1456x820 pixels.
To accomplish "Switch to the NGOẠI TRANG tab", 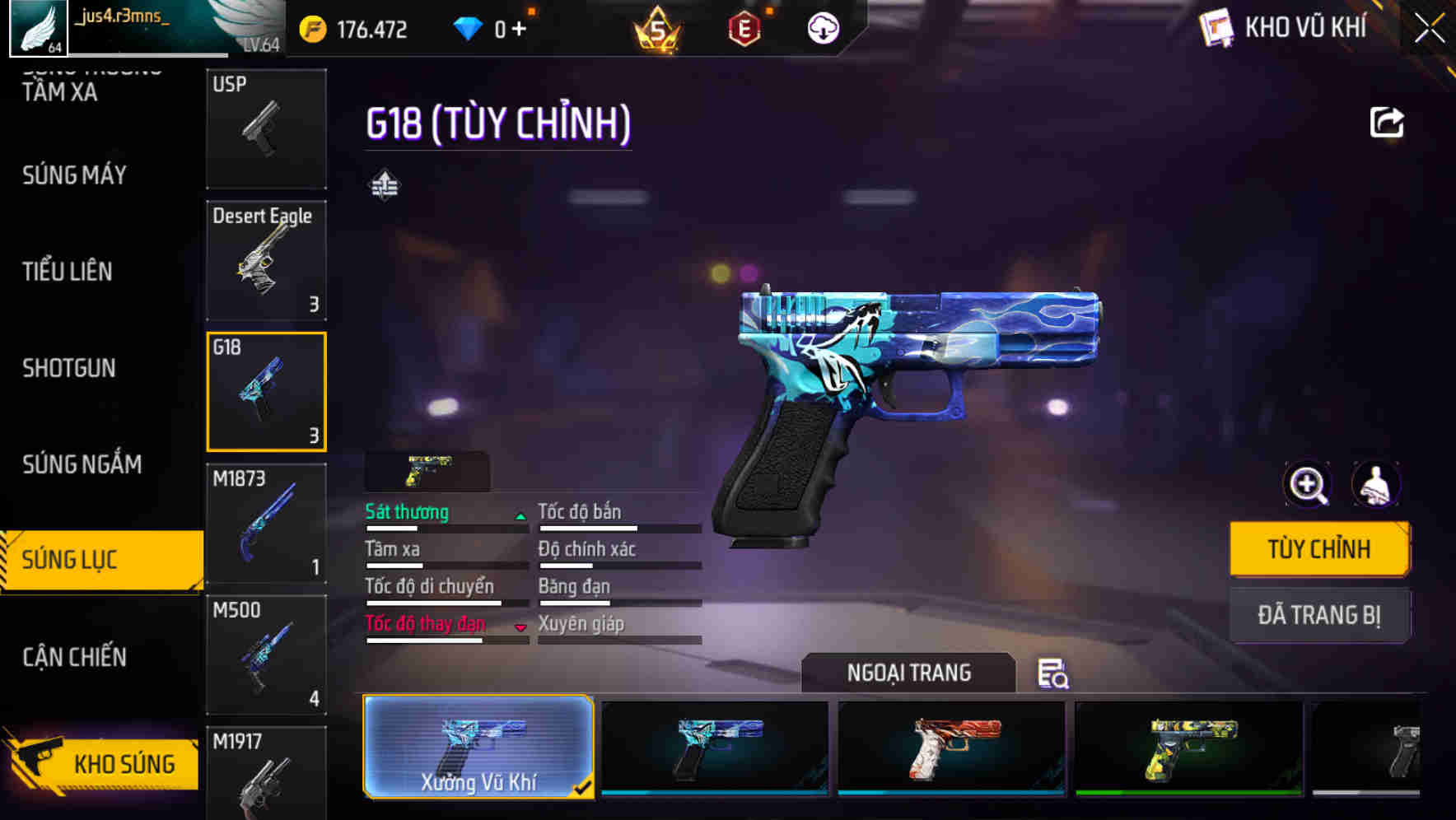I will (x=909, y=673).
